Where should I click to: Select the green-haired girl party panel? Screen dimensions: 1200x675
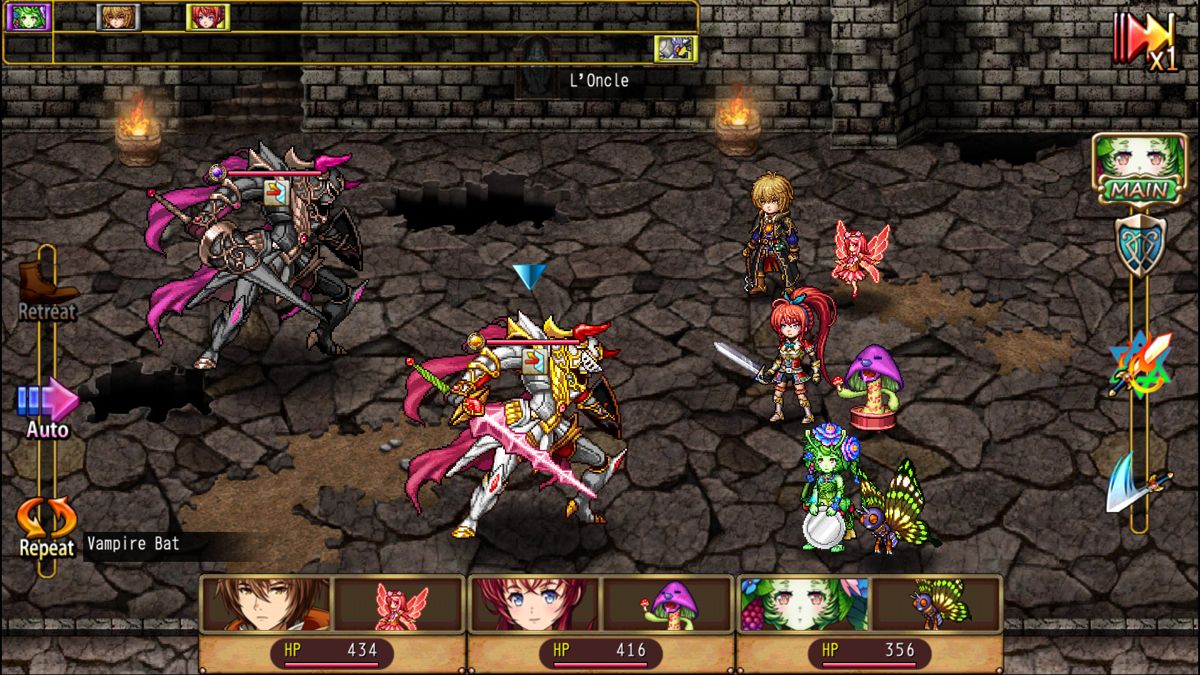[x=869, y=622]
